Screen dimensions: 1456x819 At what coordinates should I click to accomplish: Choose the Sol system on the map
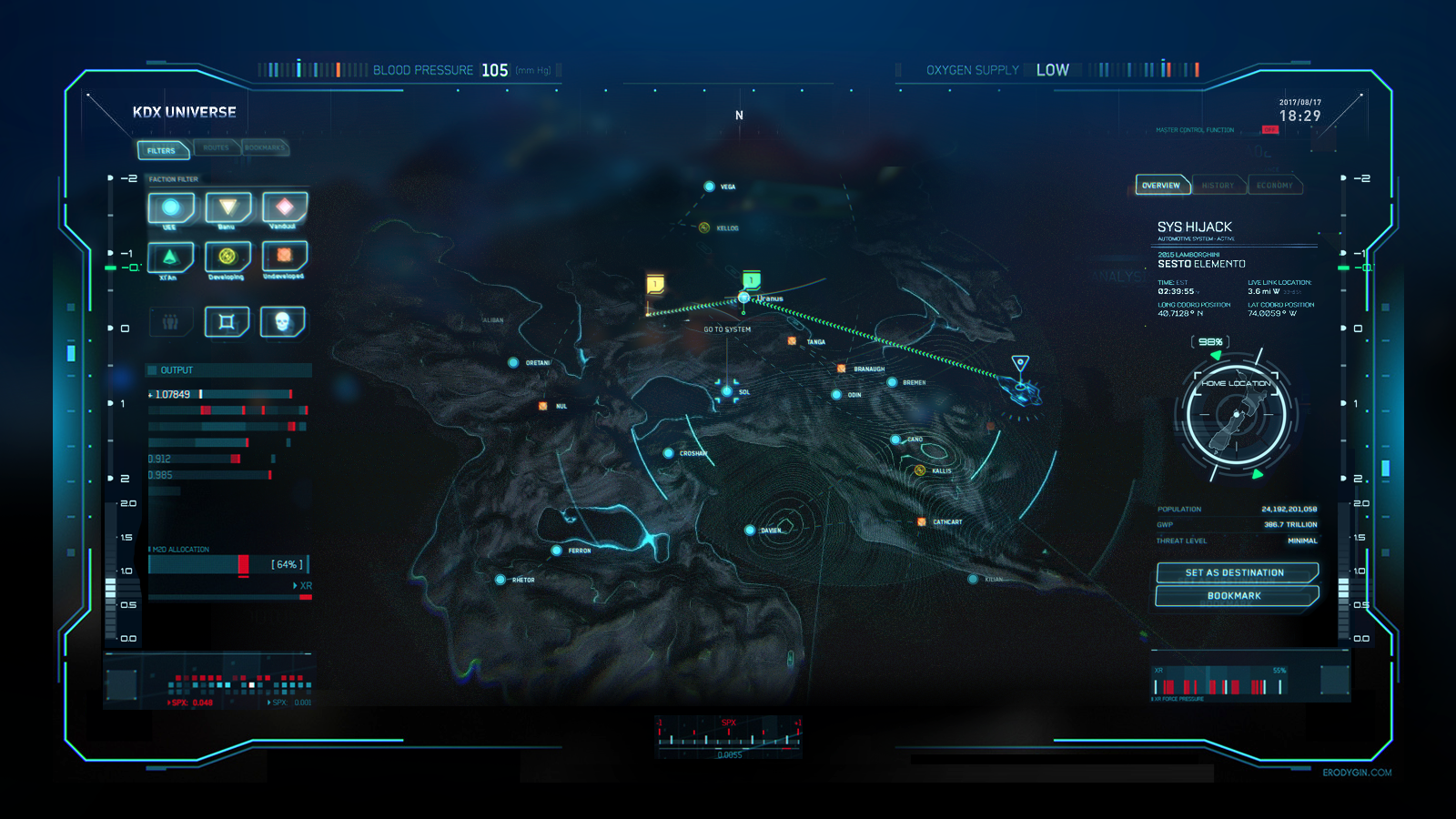[727, 391]
